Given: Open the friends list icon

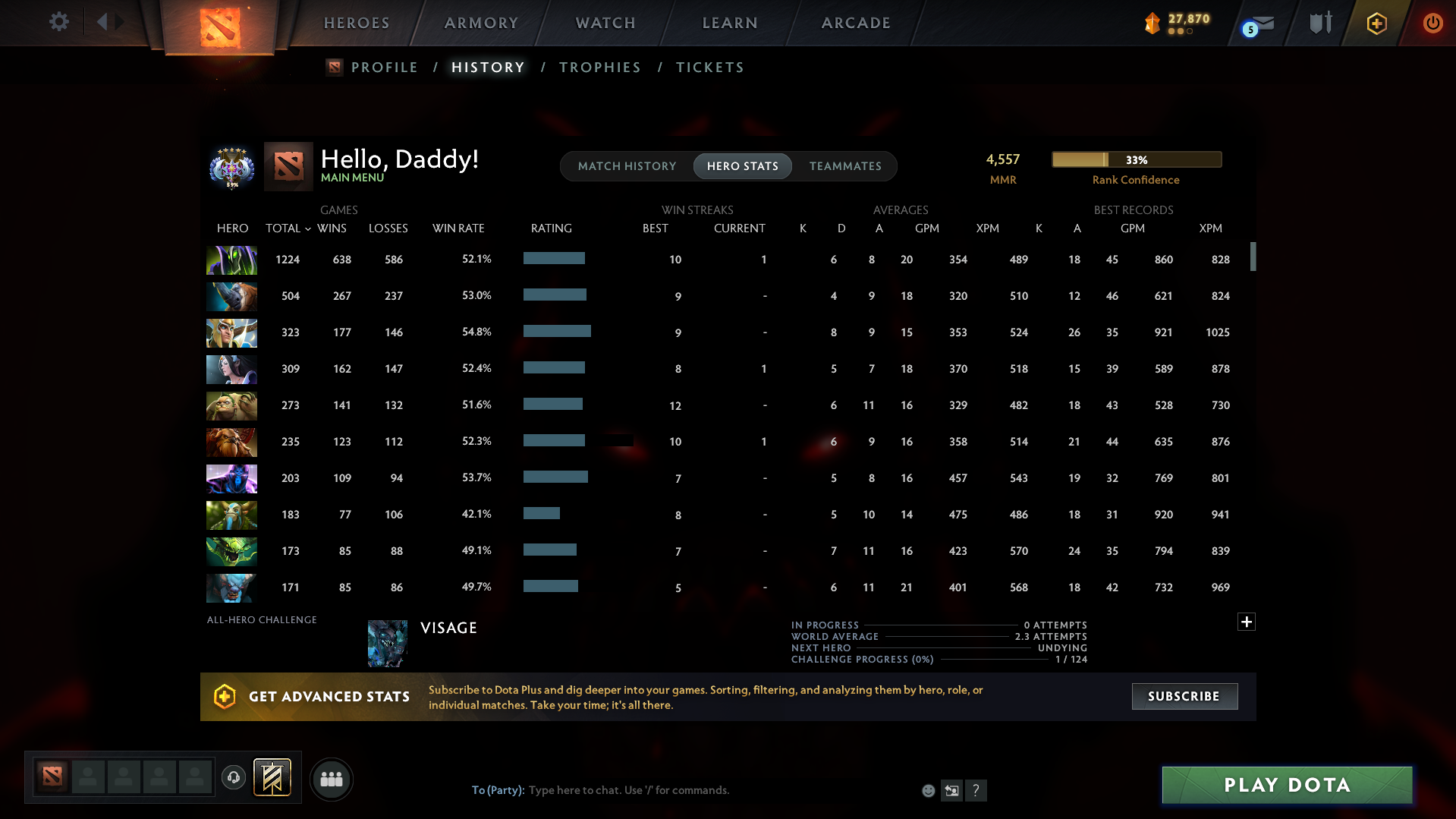Looking at the screenshot, I should [x=331, y=779].
